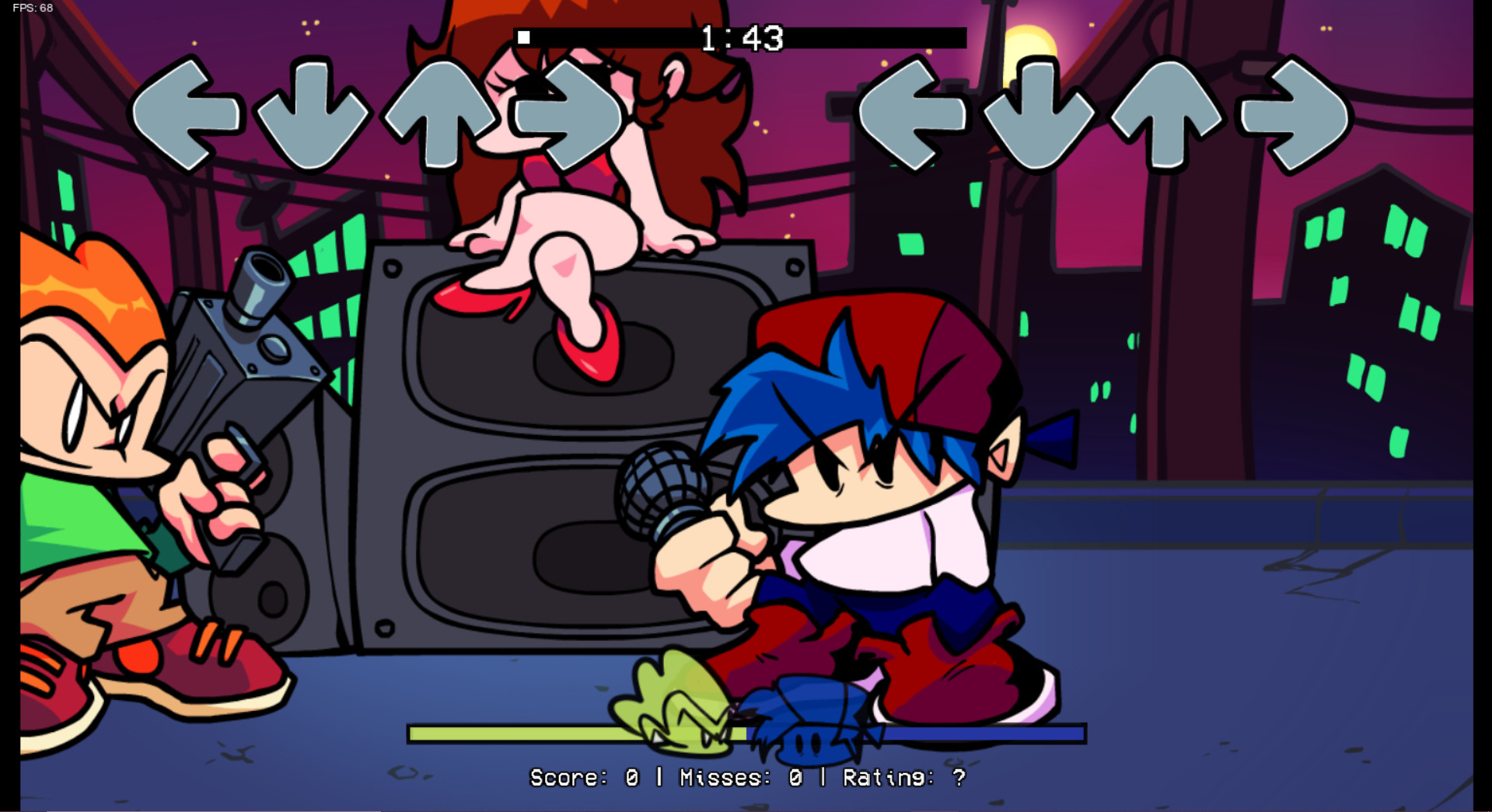
Task: Click the song timer showing 1:43
Action: point(739,37)
